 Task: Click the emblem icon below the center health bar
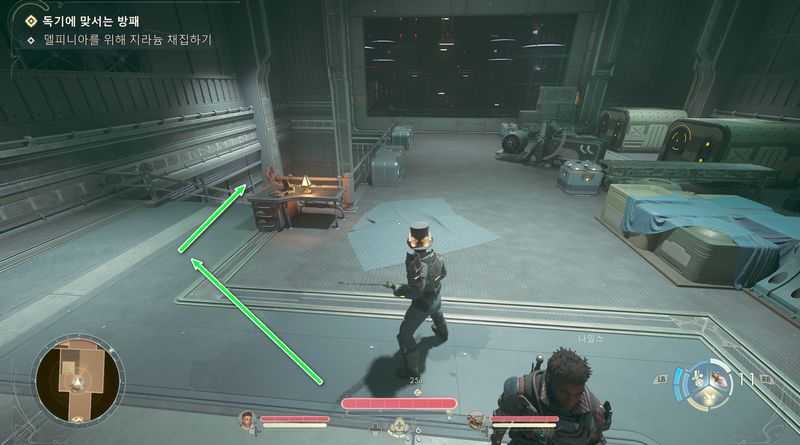point(400,426)
